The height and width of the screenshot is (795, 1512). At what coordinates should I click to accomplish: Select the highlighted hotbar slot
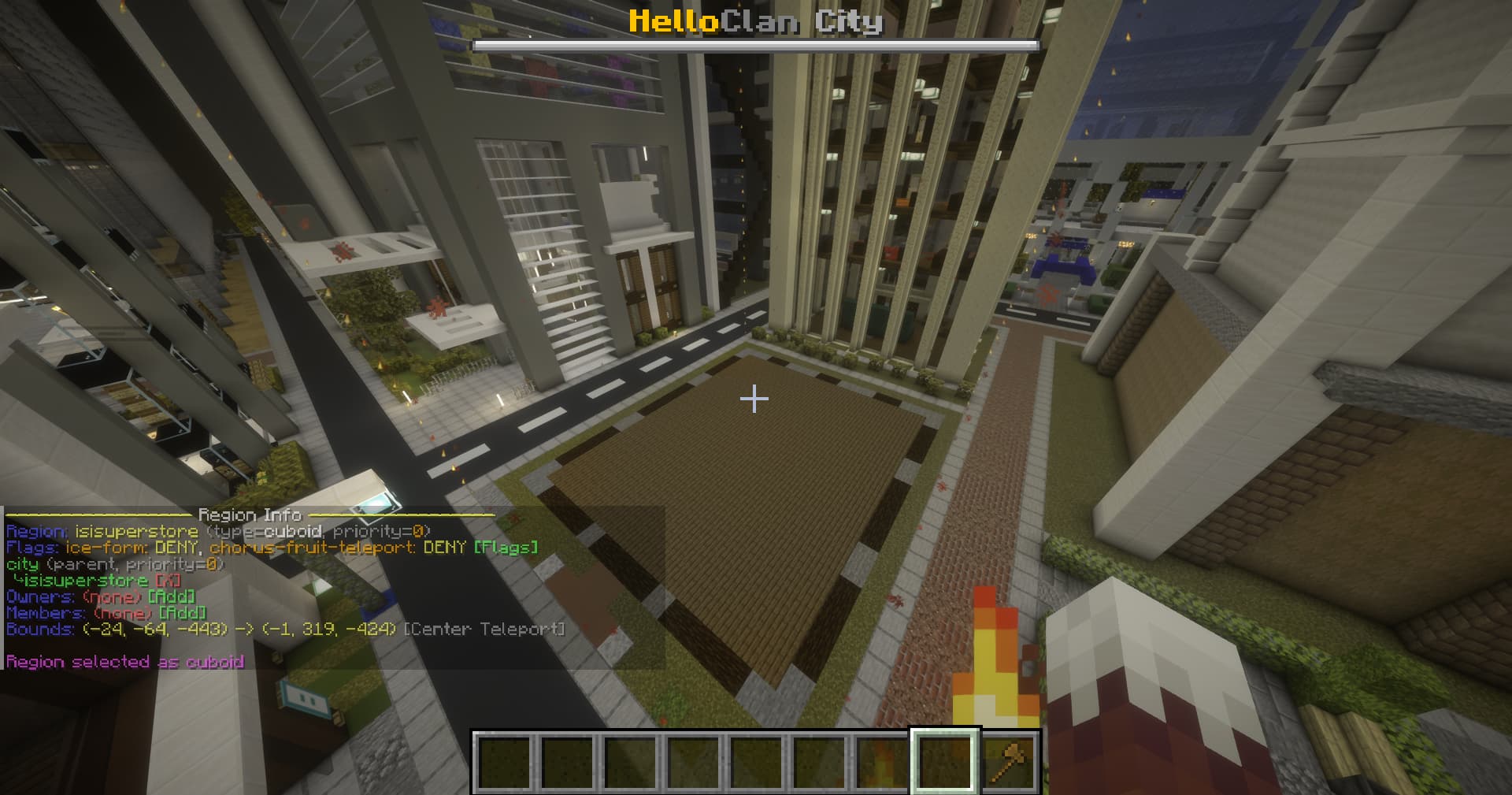point(944,762)
